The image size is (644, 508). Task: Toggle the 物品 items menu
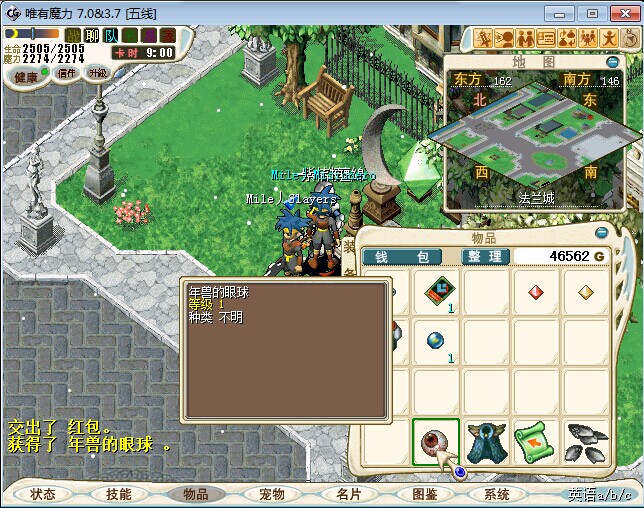195,494
